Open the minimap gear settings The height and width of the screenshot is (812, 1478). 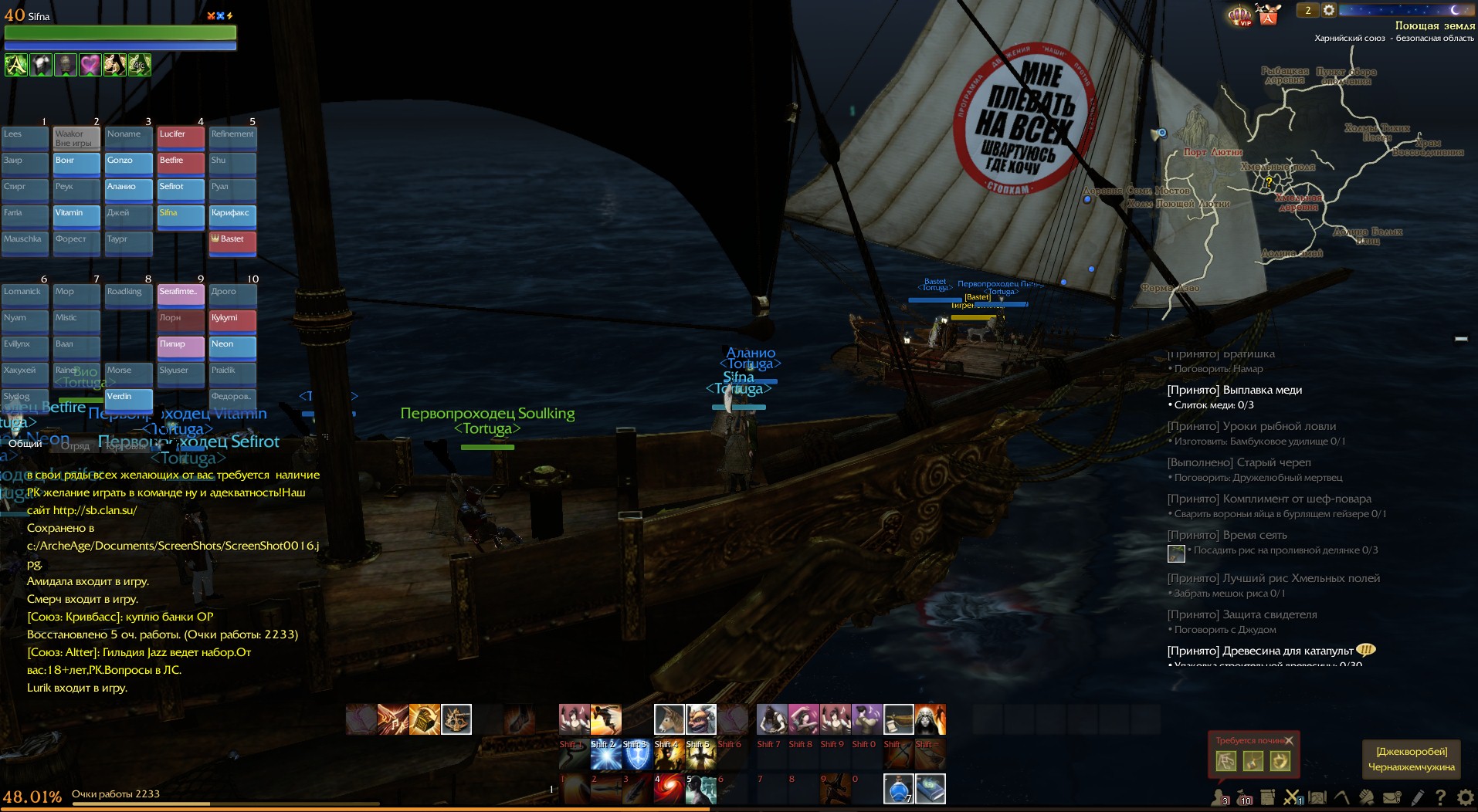pos(1329,11)
